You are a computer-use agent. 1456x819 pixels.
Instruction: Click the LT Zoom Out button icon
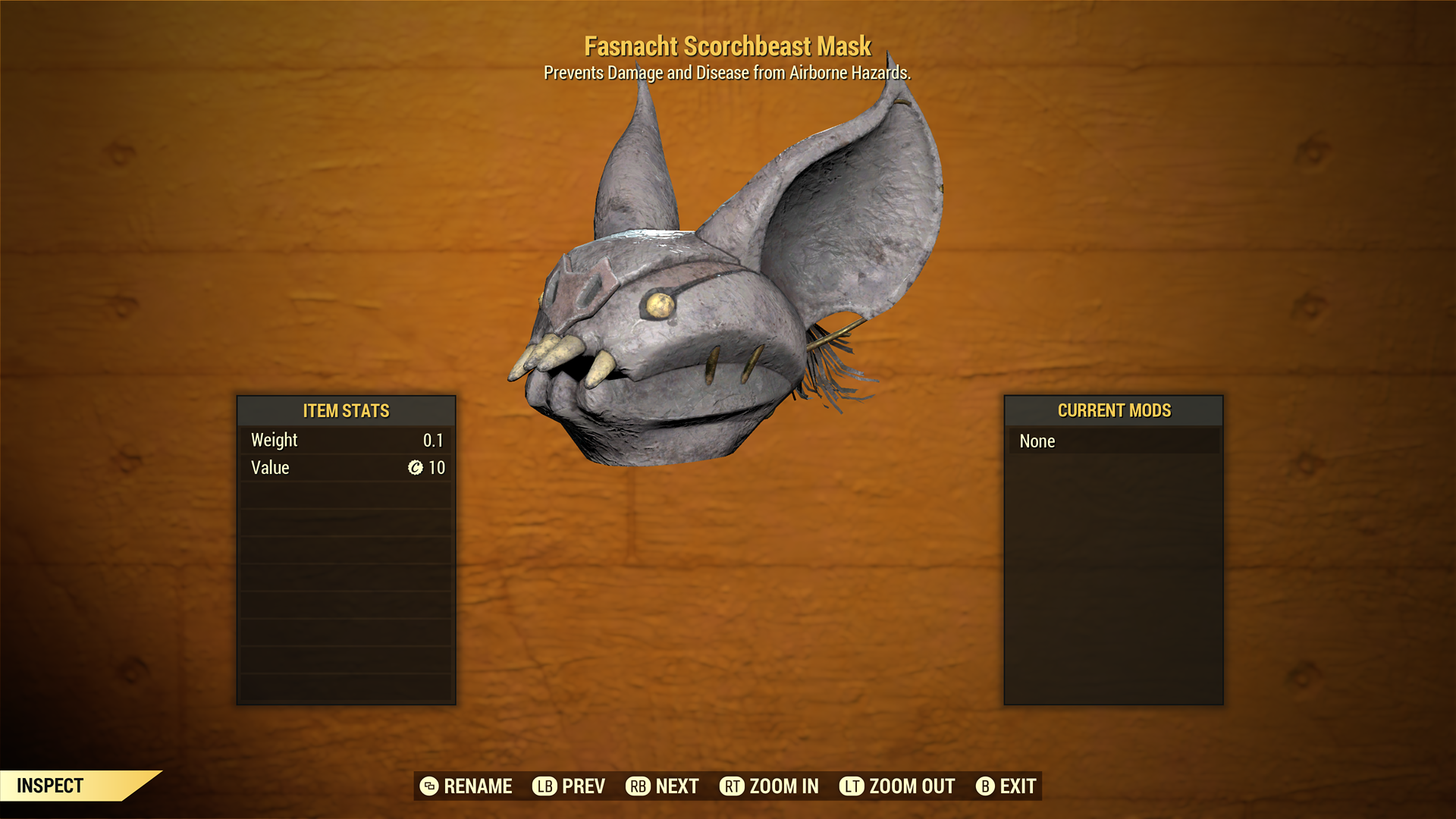tap(852, 786)
